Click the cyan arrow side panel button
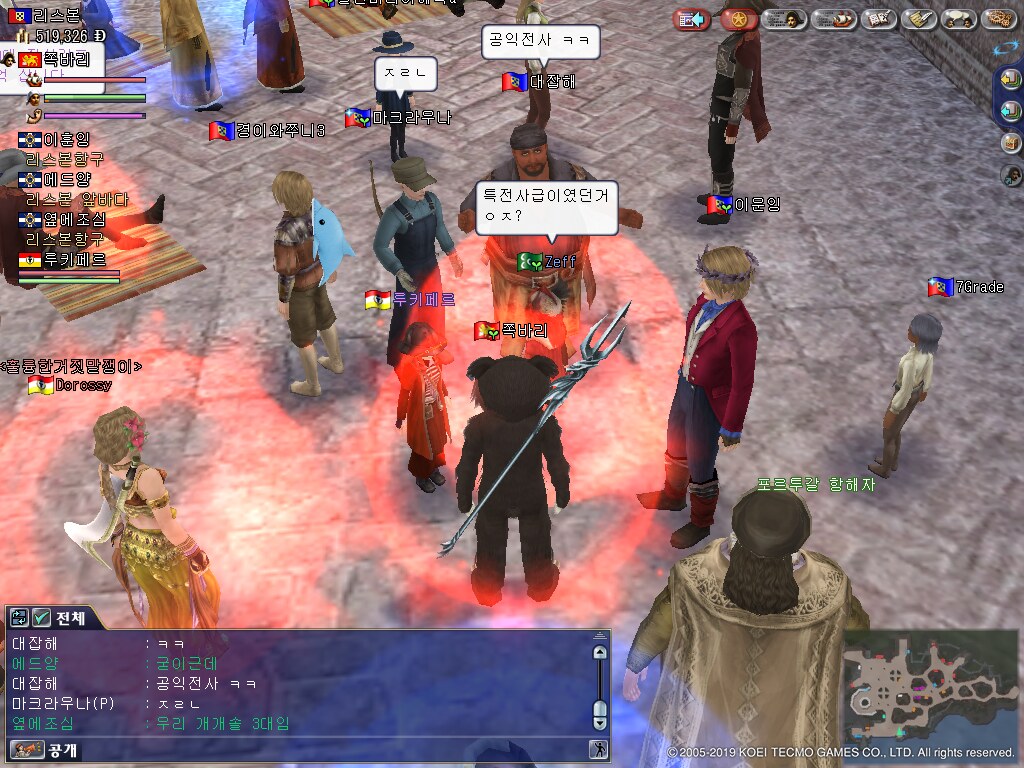 tap(1011, 110)
